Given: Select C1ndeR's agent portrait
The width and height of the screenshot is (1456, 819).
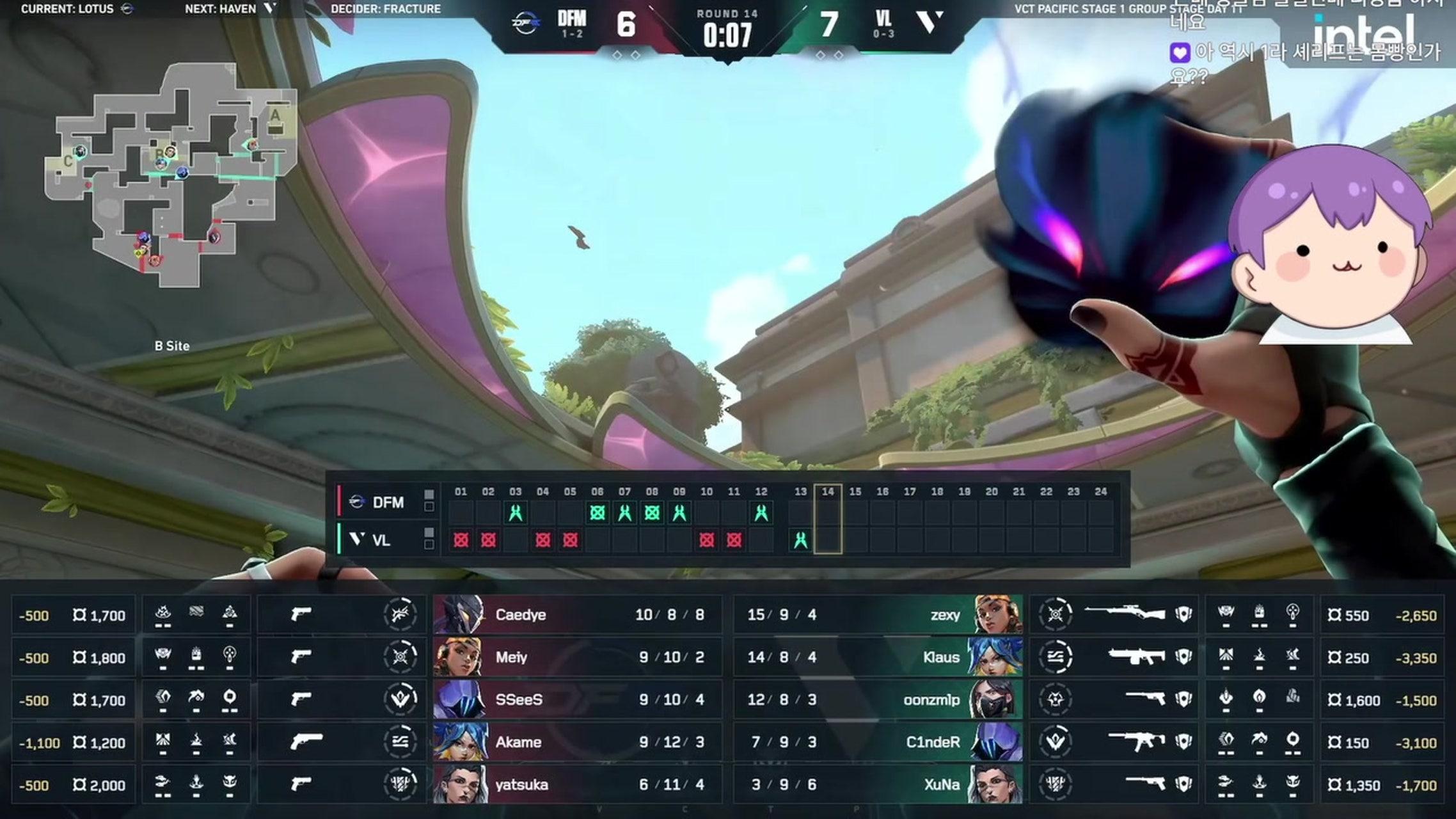Looking at the screenshot, I should [997, 742].
